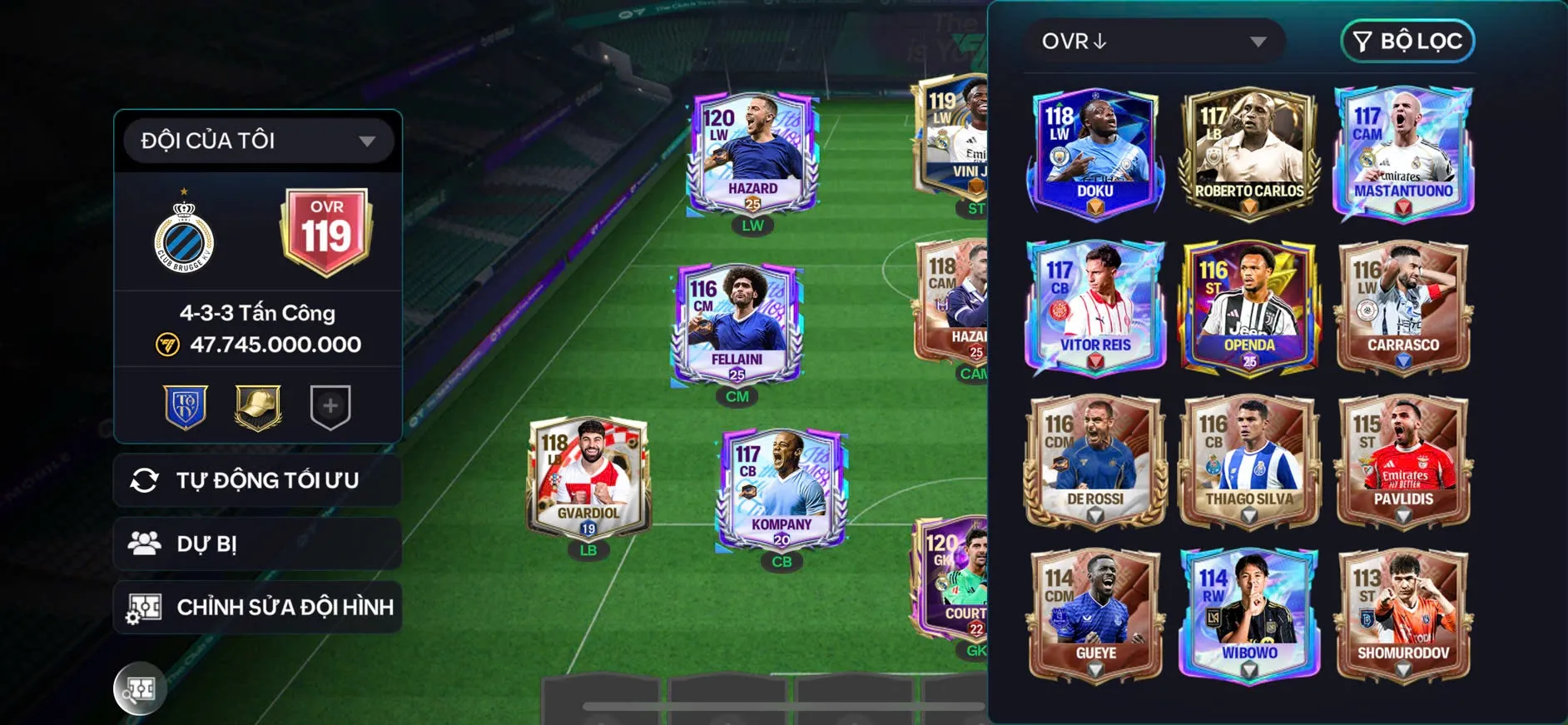Image resolution: width=1568 pixels, height=725 pixels.
Task: Open the OVR sort dropdown
Action: click(x=1154, y=42)
